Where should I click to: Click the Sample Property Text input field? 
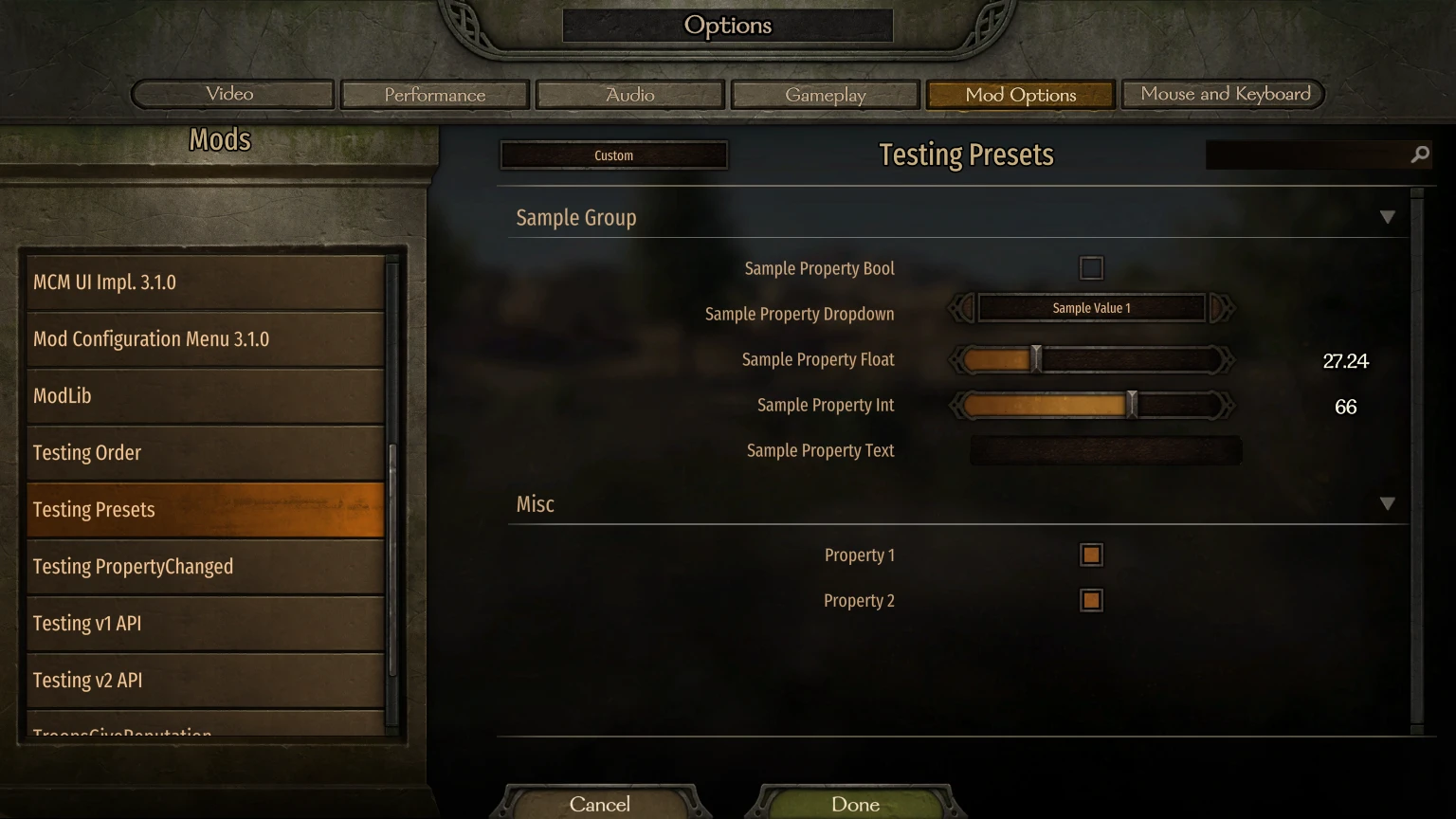tap(1104, 450)
